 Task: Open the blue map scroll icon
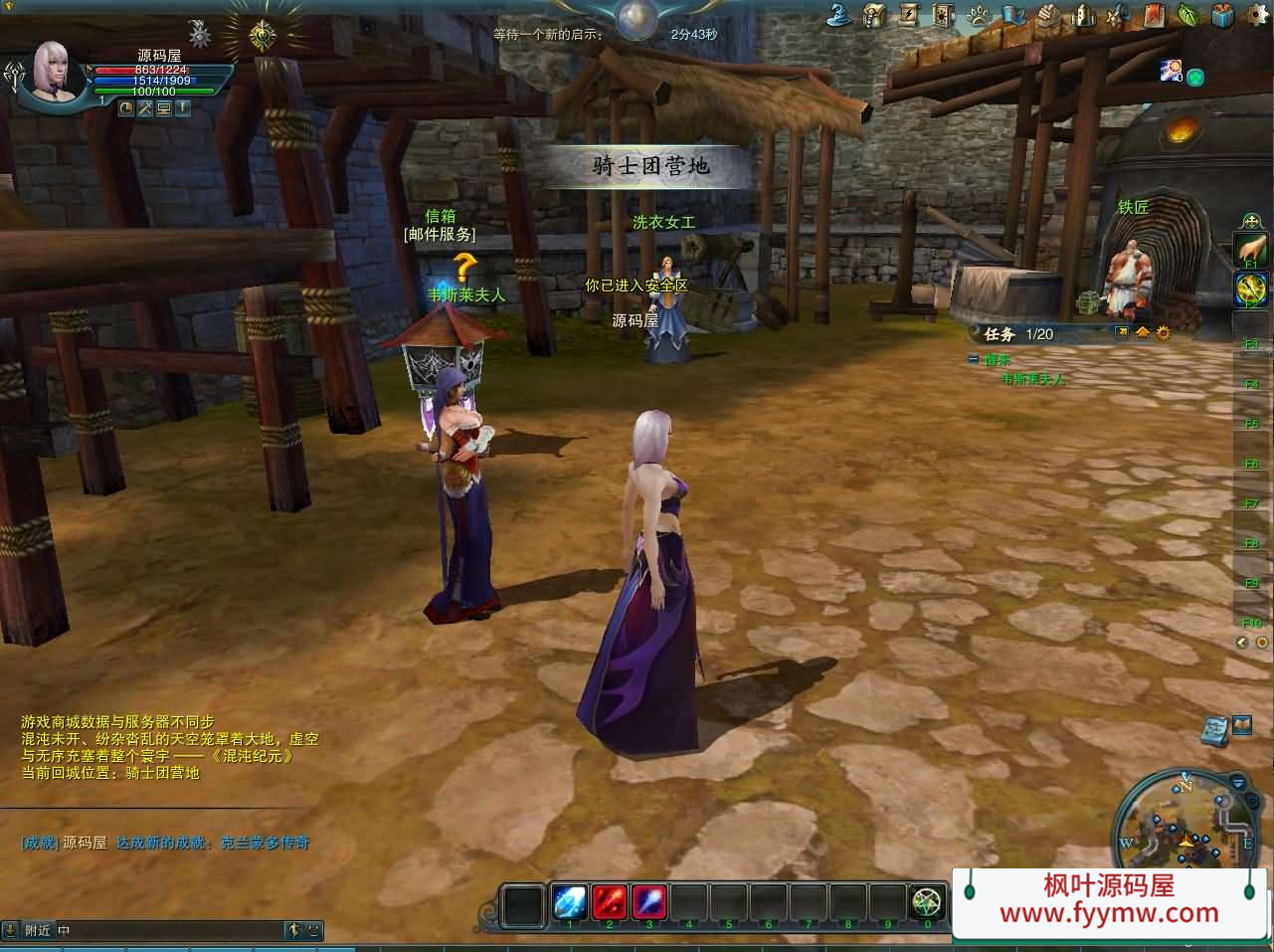(1213, 730)
